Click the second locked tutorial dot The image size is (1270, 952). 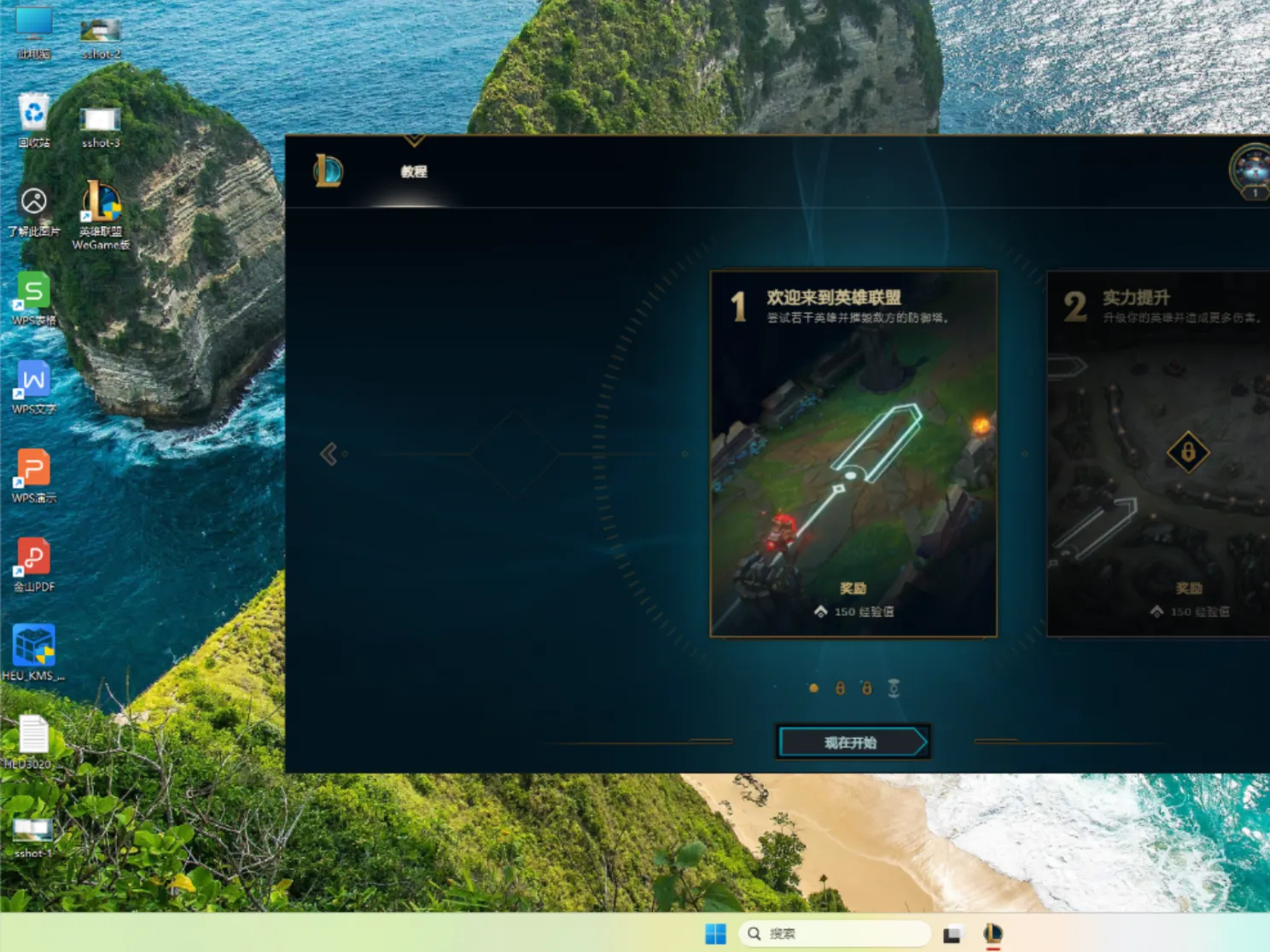[x=866, y=688]
